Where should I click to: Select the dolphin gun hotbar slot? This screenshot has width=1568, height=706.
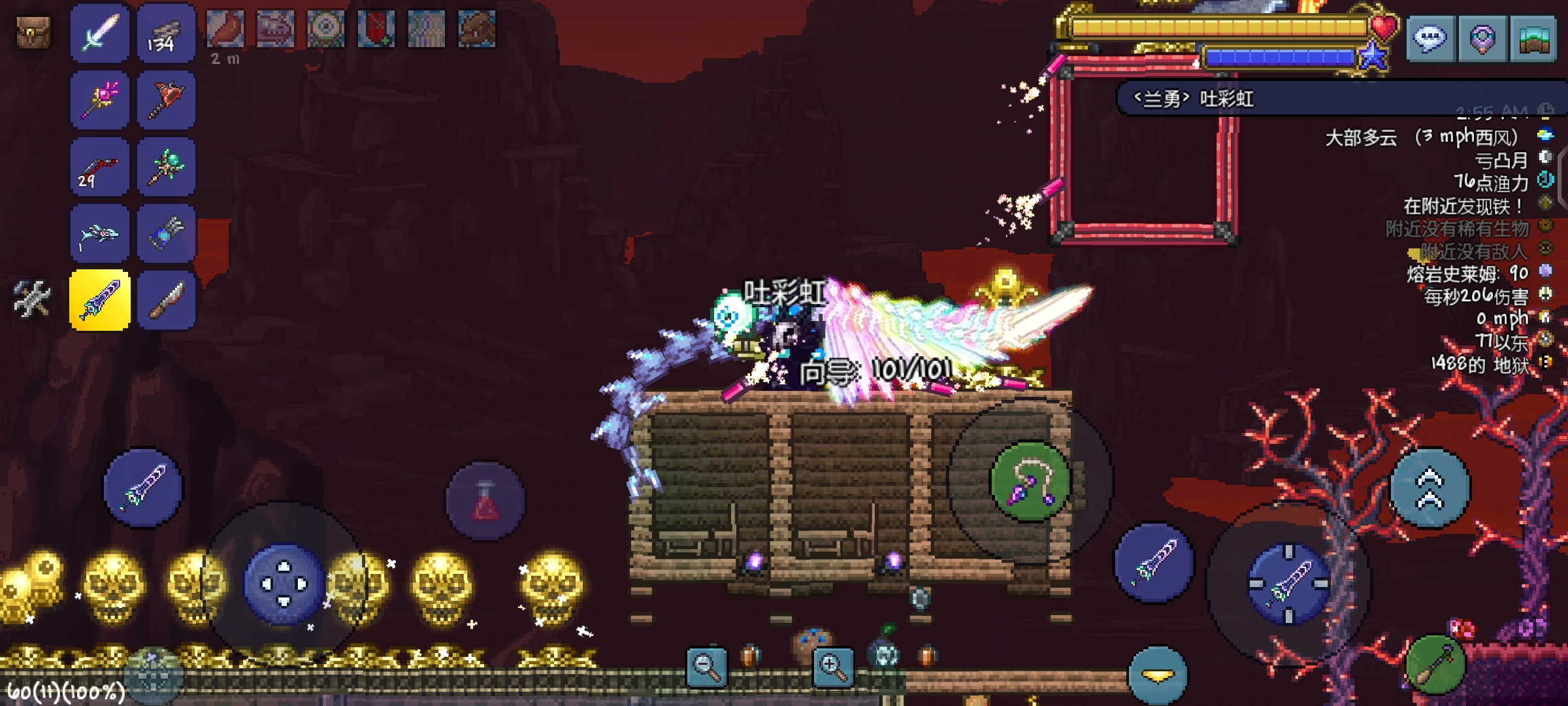[x=100, y=234]
